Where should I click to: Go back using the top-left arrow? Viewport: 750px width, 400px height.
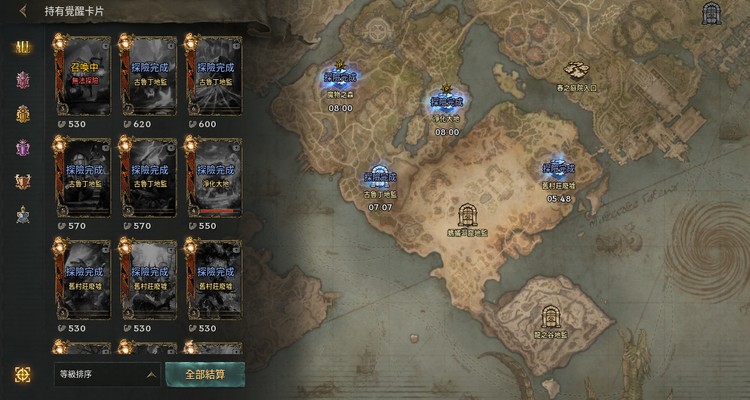tap(23, 12)
